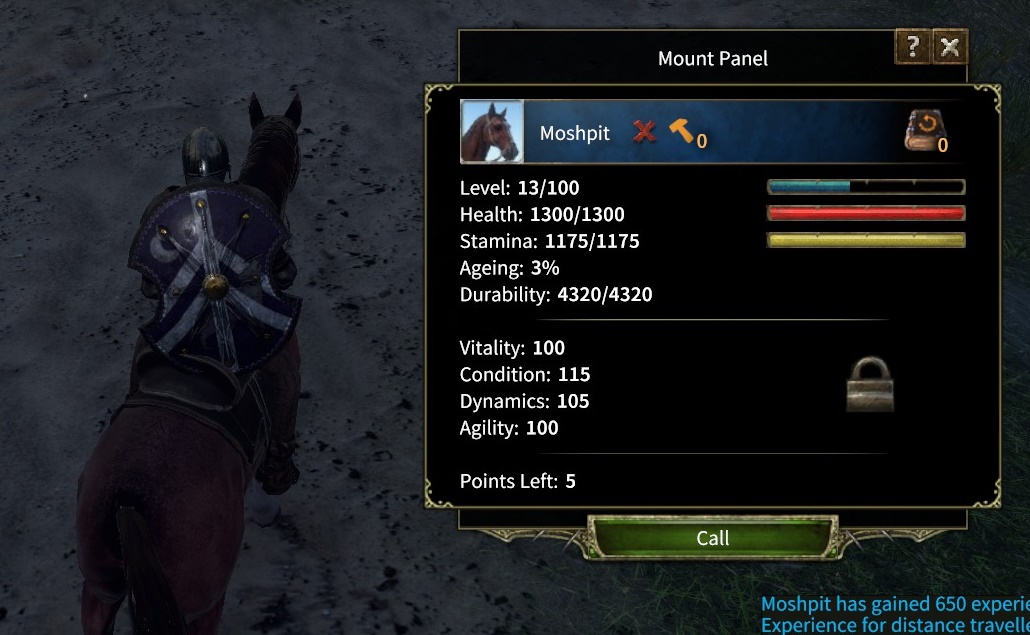This screenshot has height=635, width=1030.
Task: Select the red X icon beside Moshpit
Action: click(x=645, y=131)
